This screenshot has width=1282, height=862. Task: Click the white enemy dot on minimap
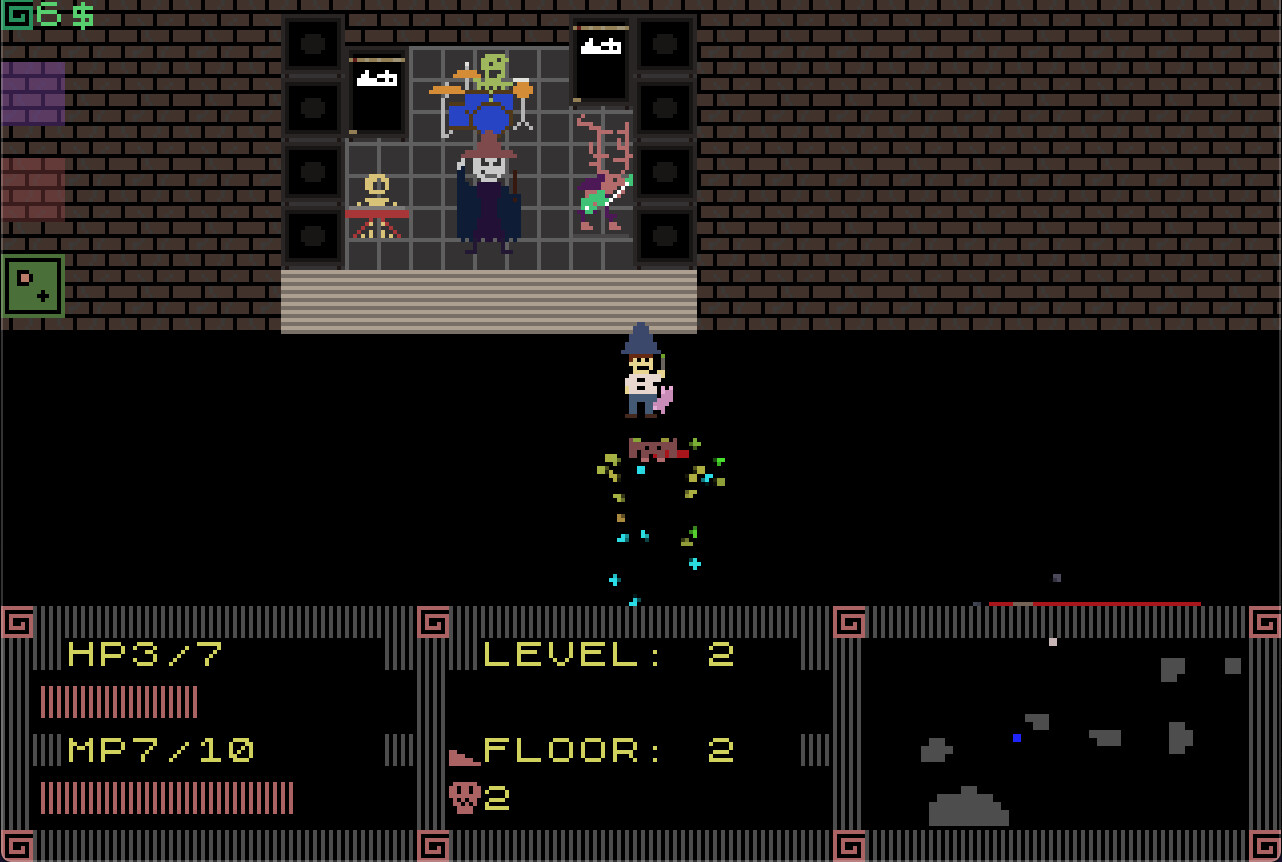(x=1051, y=643)
